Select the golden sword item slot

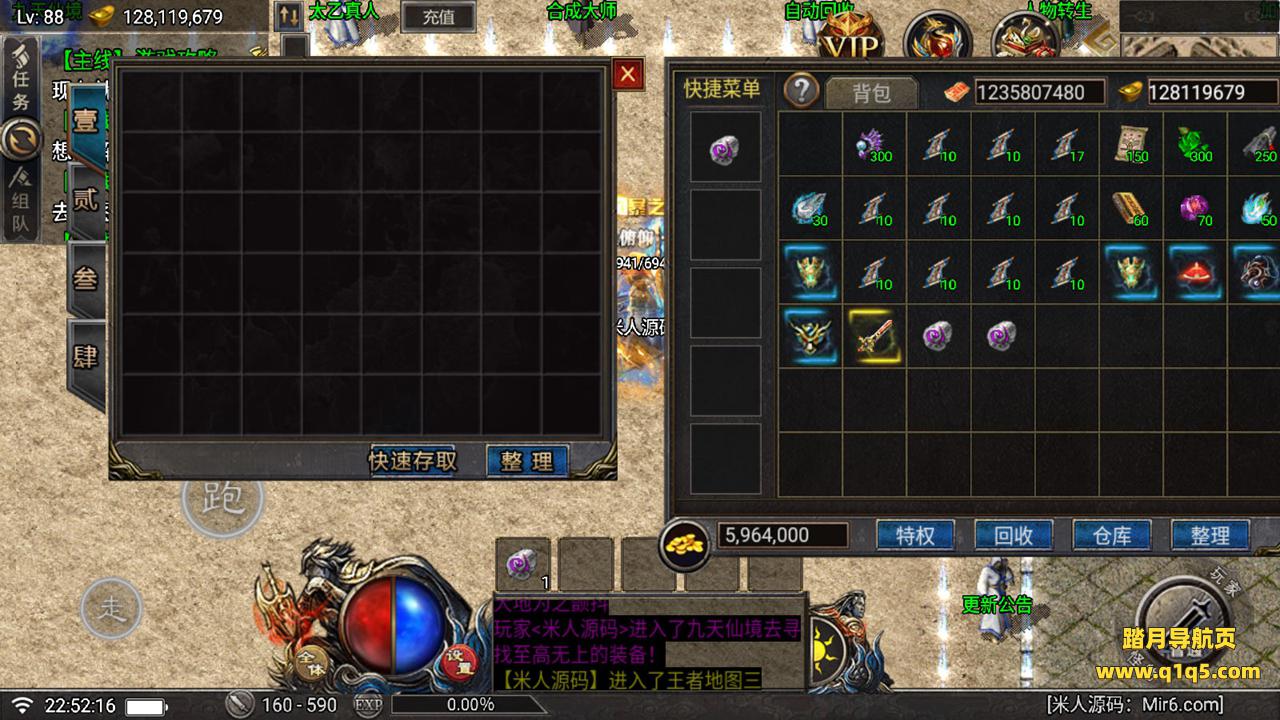(874, 336)
